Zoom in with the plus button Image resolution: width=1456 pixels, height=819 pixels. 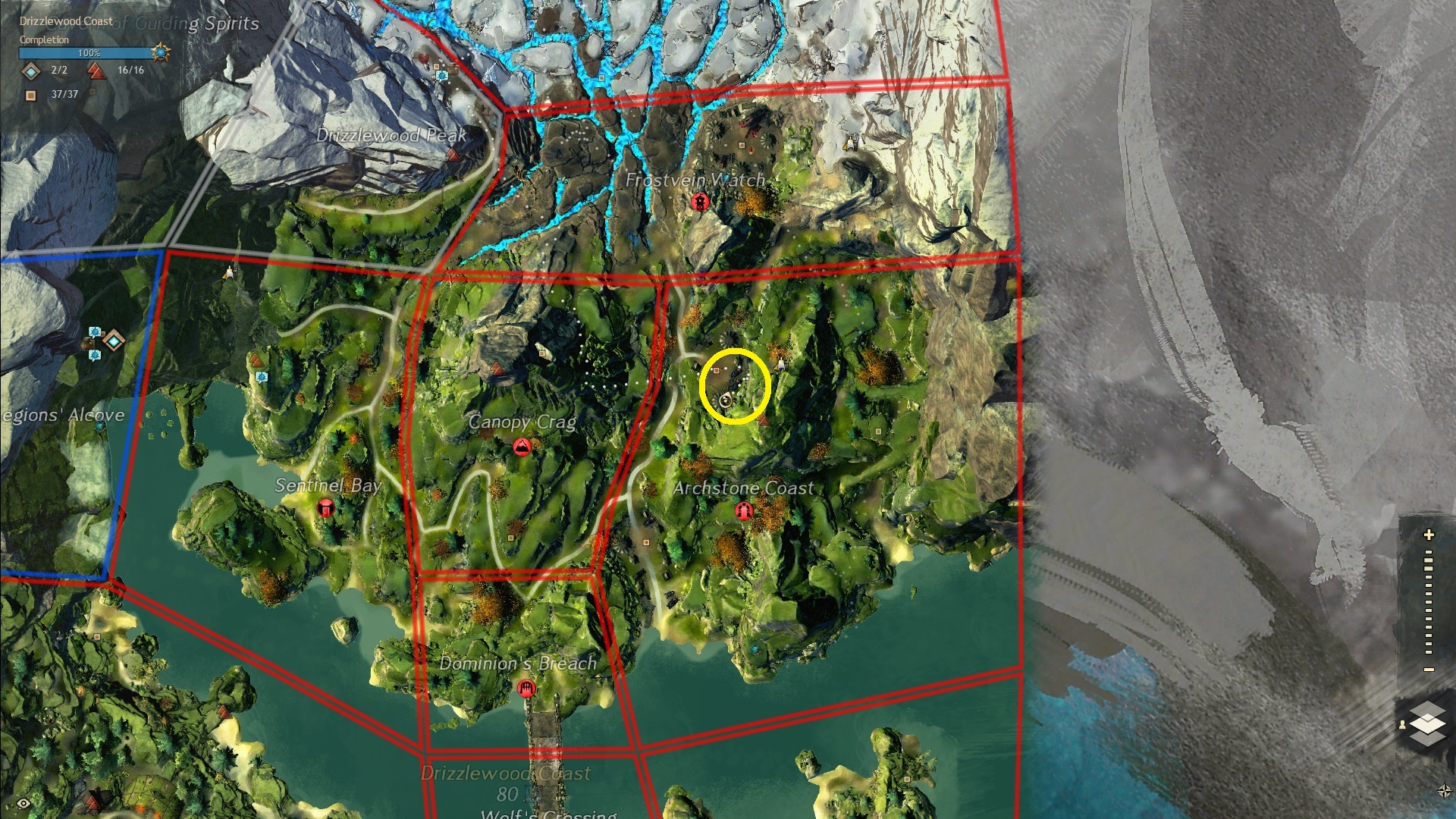pos(1429,535)
